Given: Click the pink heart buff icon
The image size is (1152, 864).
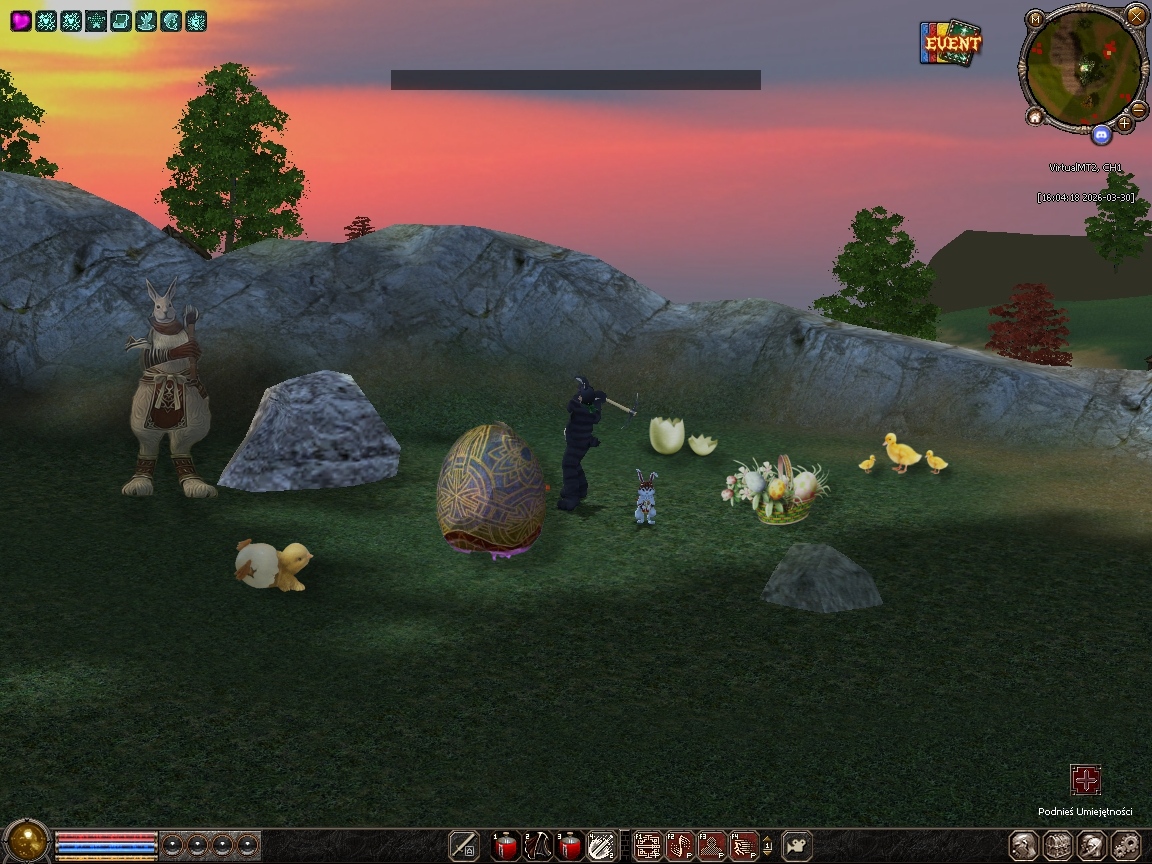Looking at the screenshot, I should point(21,21).
